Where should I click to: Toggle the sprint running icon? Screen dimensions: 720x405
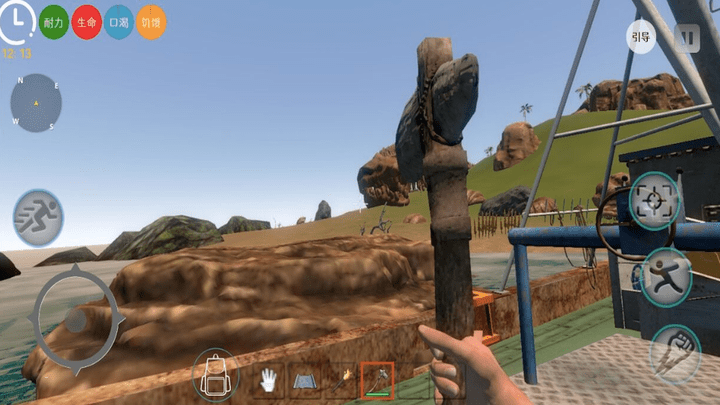38,217
